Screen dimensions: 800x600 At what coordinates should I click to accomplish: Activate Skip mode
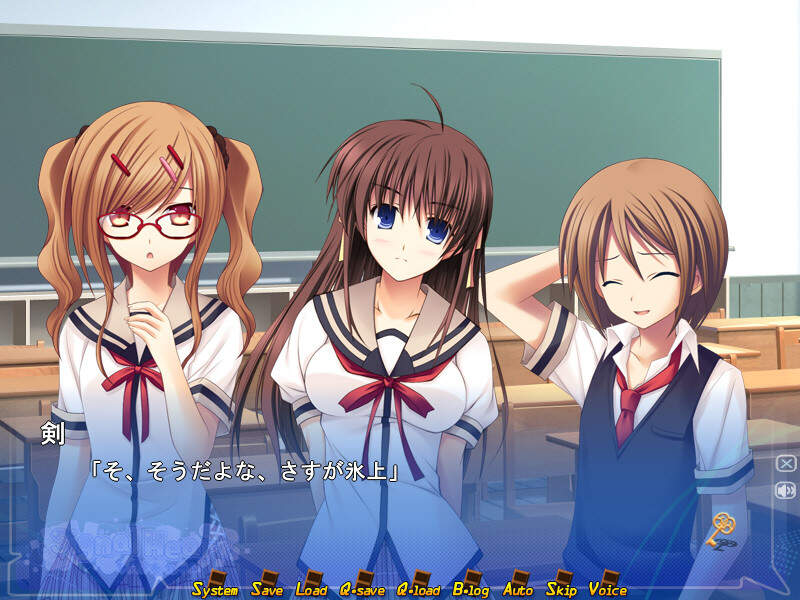[561, 586]
